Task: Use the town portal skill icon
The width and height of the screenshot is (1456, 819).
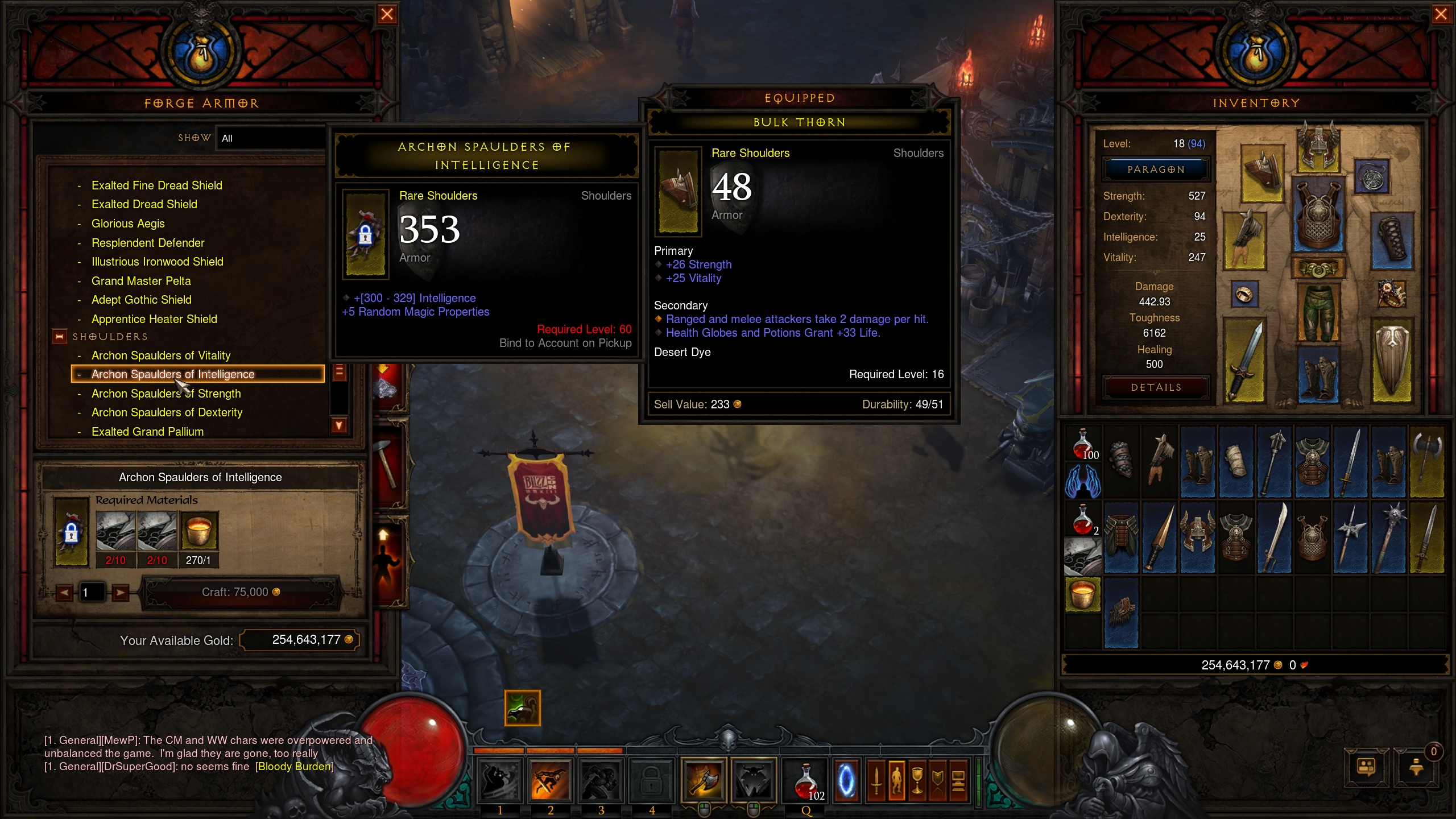Action: tap(846, 780)
